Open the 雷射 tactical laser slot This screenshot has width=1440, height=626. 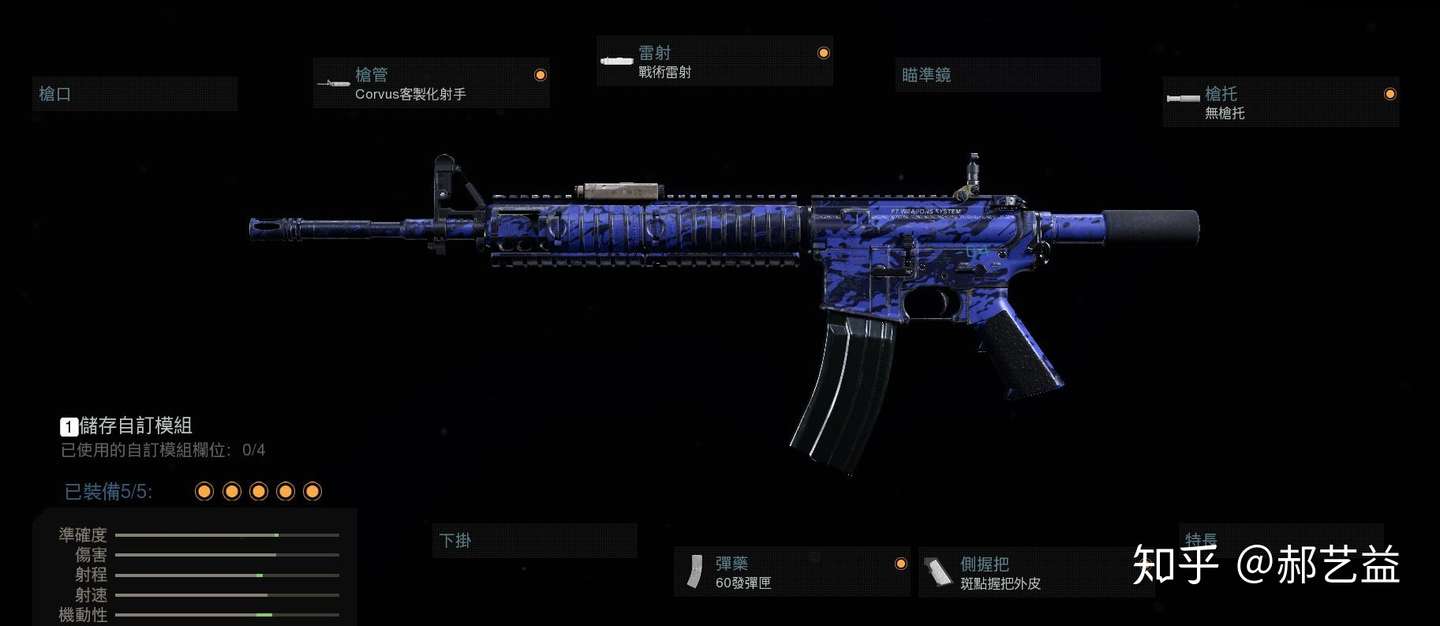pos(714,62)
